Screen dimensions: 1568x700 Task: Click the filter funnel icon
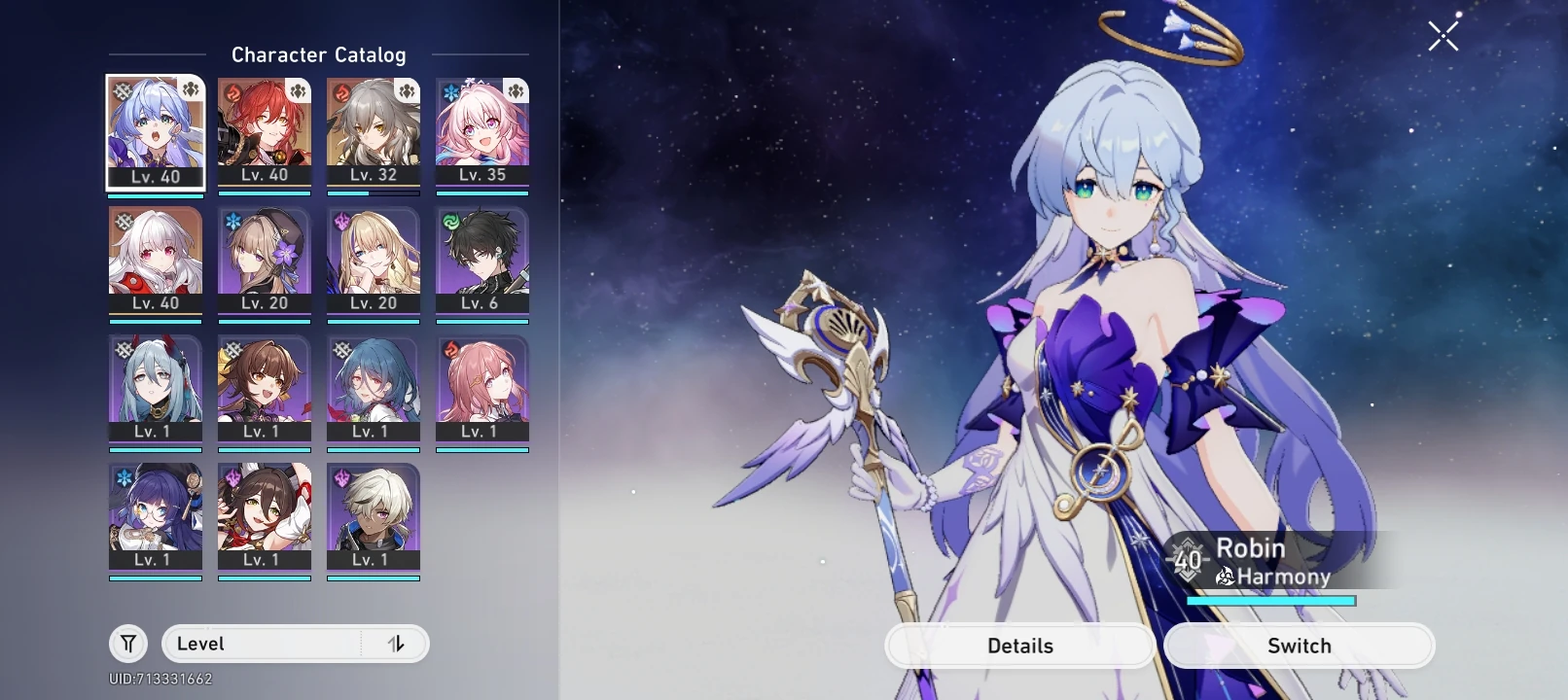[x=127, y=643]
